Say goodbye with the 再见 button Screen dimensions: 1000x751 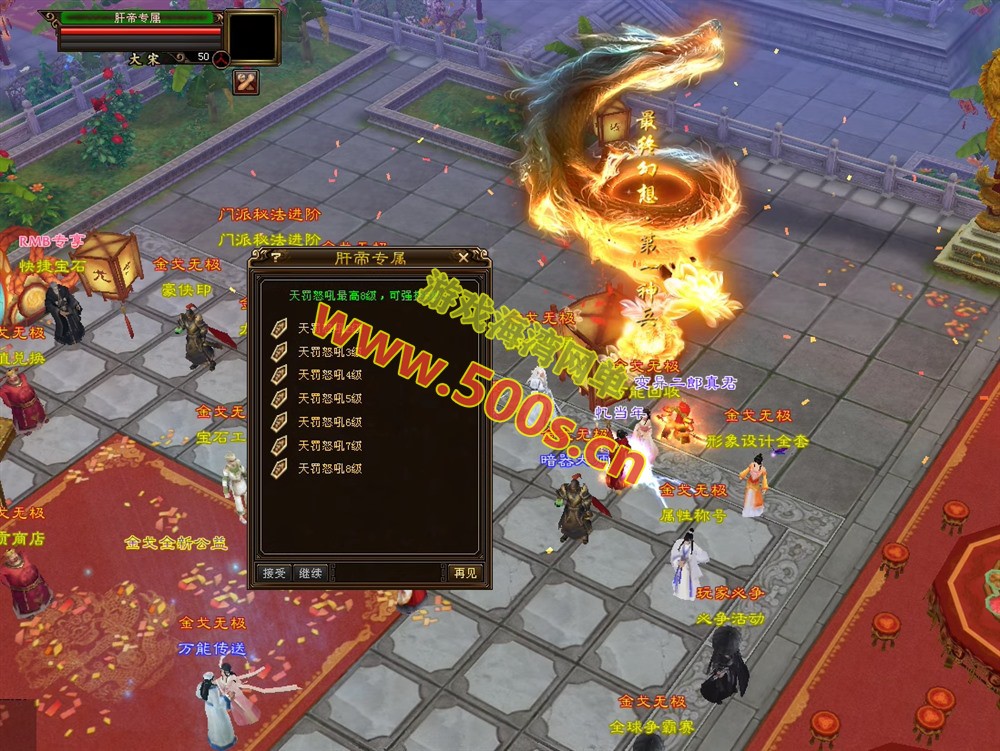pos(465,573)
